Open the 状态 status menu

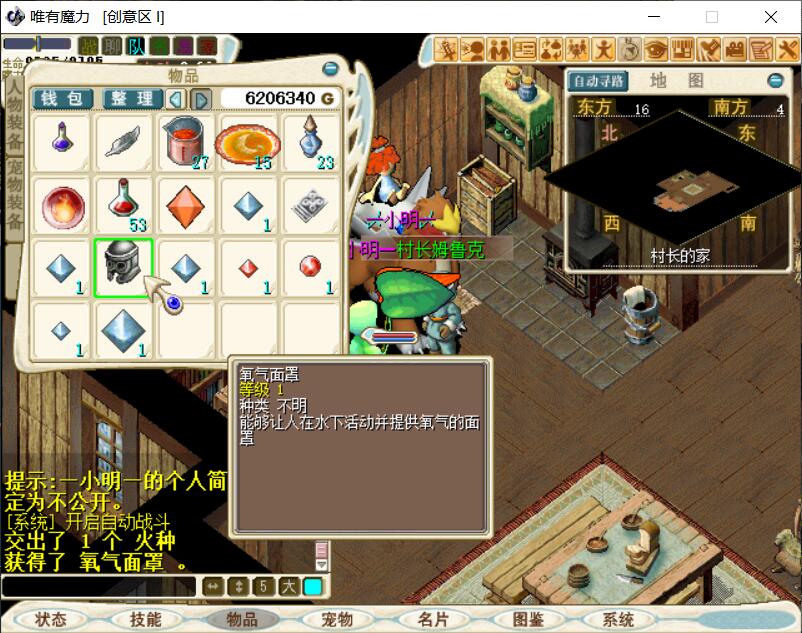(50, 620)
